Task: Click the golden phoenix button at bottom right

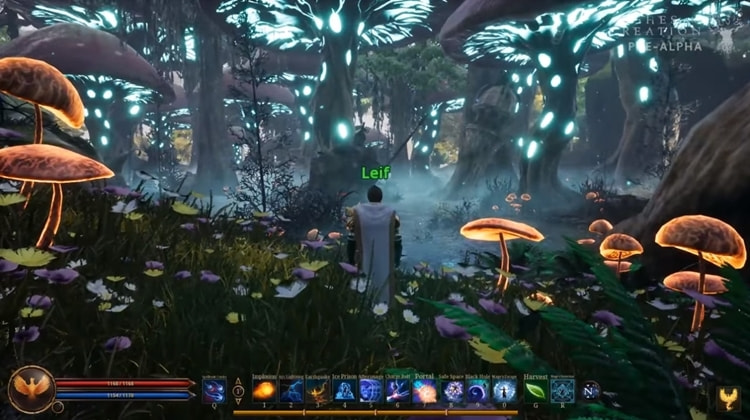Action: point(728,398)
